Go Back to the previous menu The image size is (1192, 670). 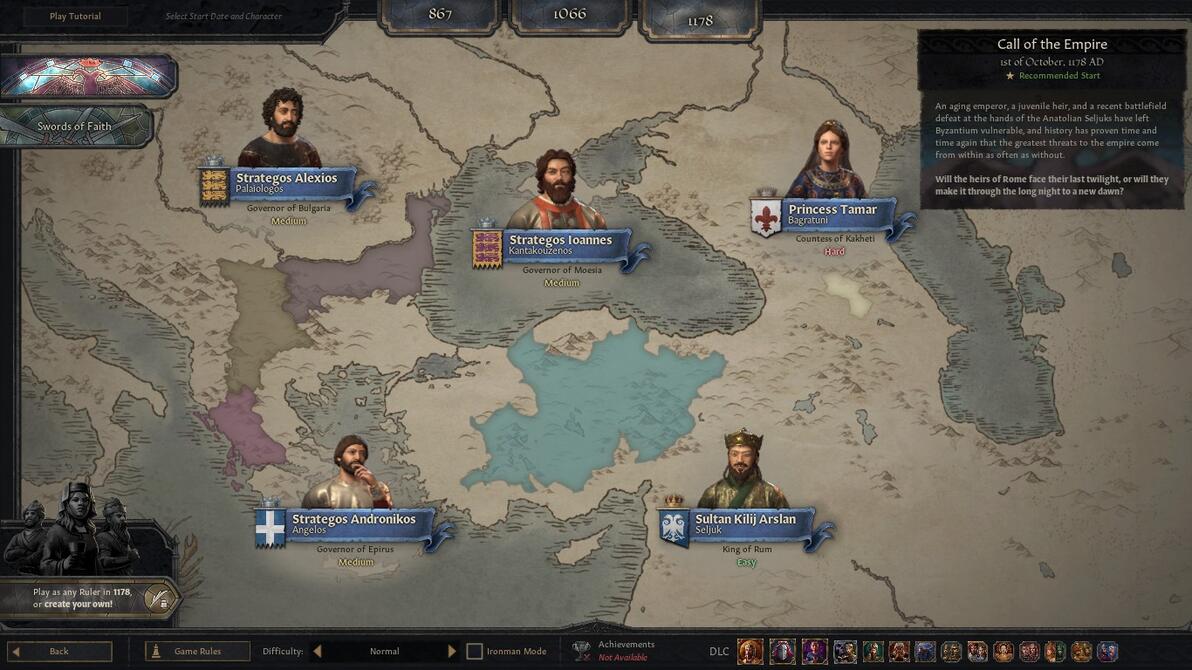pyautogui.click(x=58, y=651)
